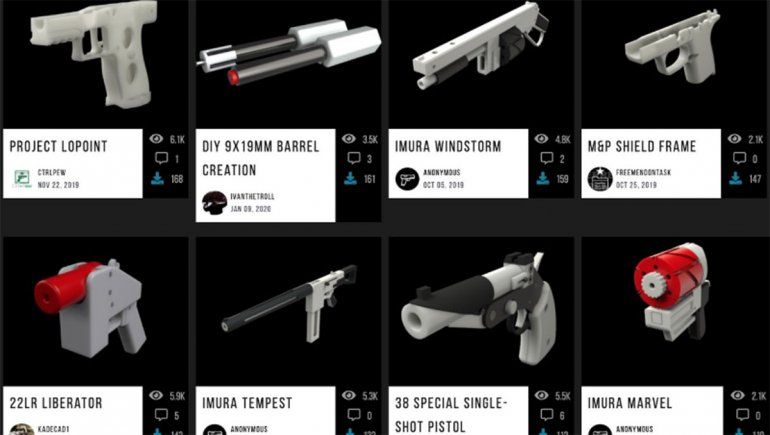Visit the IvanTheTroll author avatar

pos(215,203)
